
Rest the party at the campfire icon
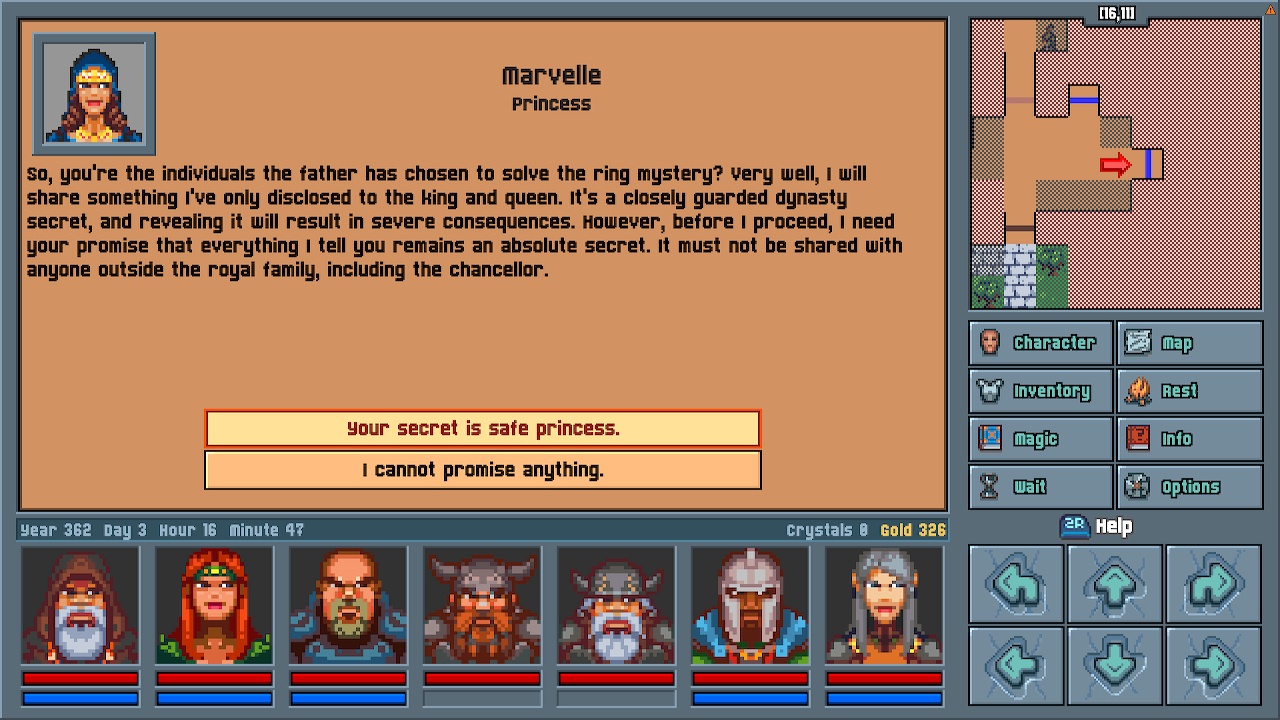pos(1189,390)
